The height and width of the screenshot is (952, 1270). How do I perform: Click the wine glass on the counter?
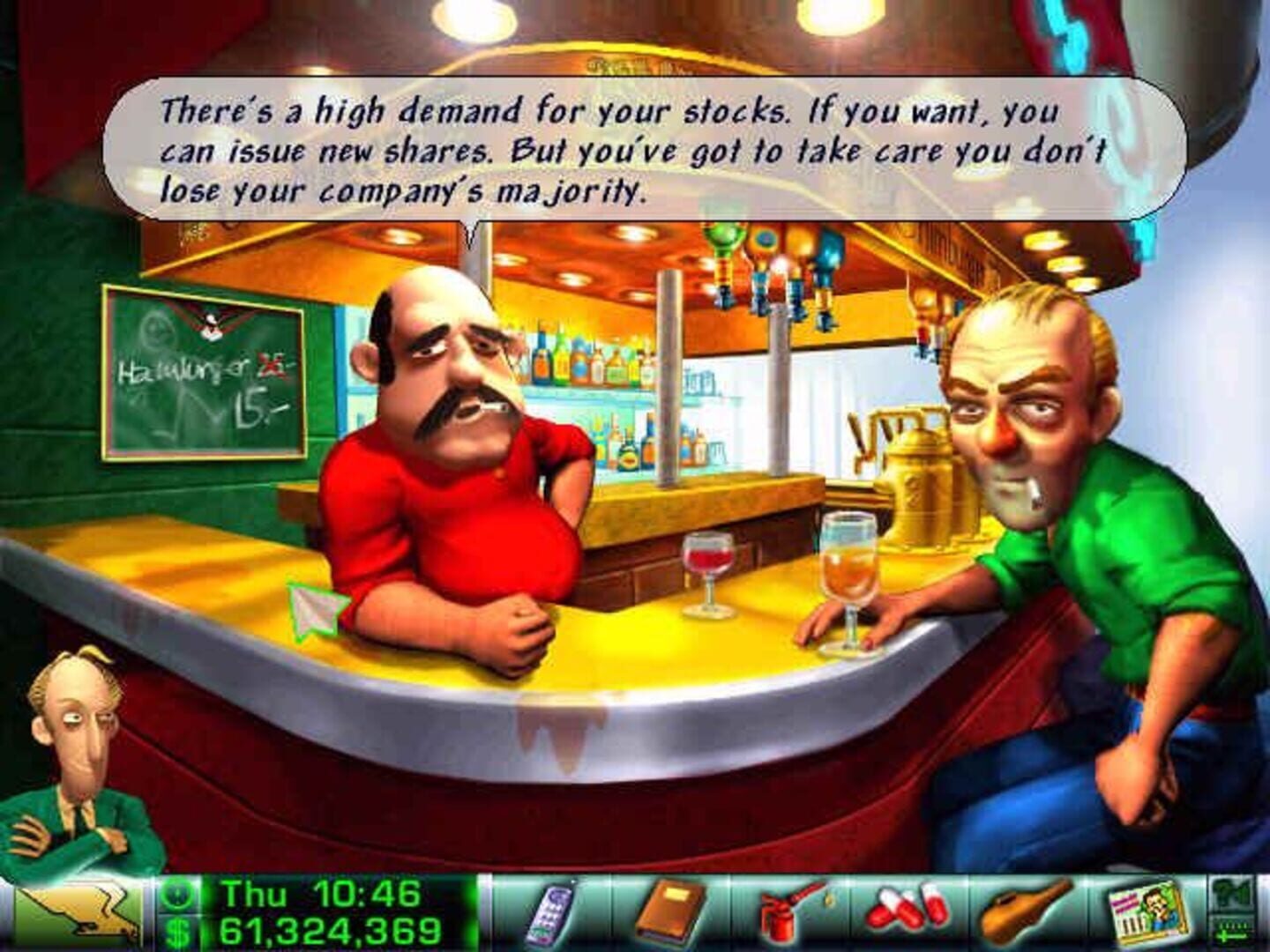706,573
